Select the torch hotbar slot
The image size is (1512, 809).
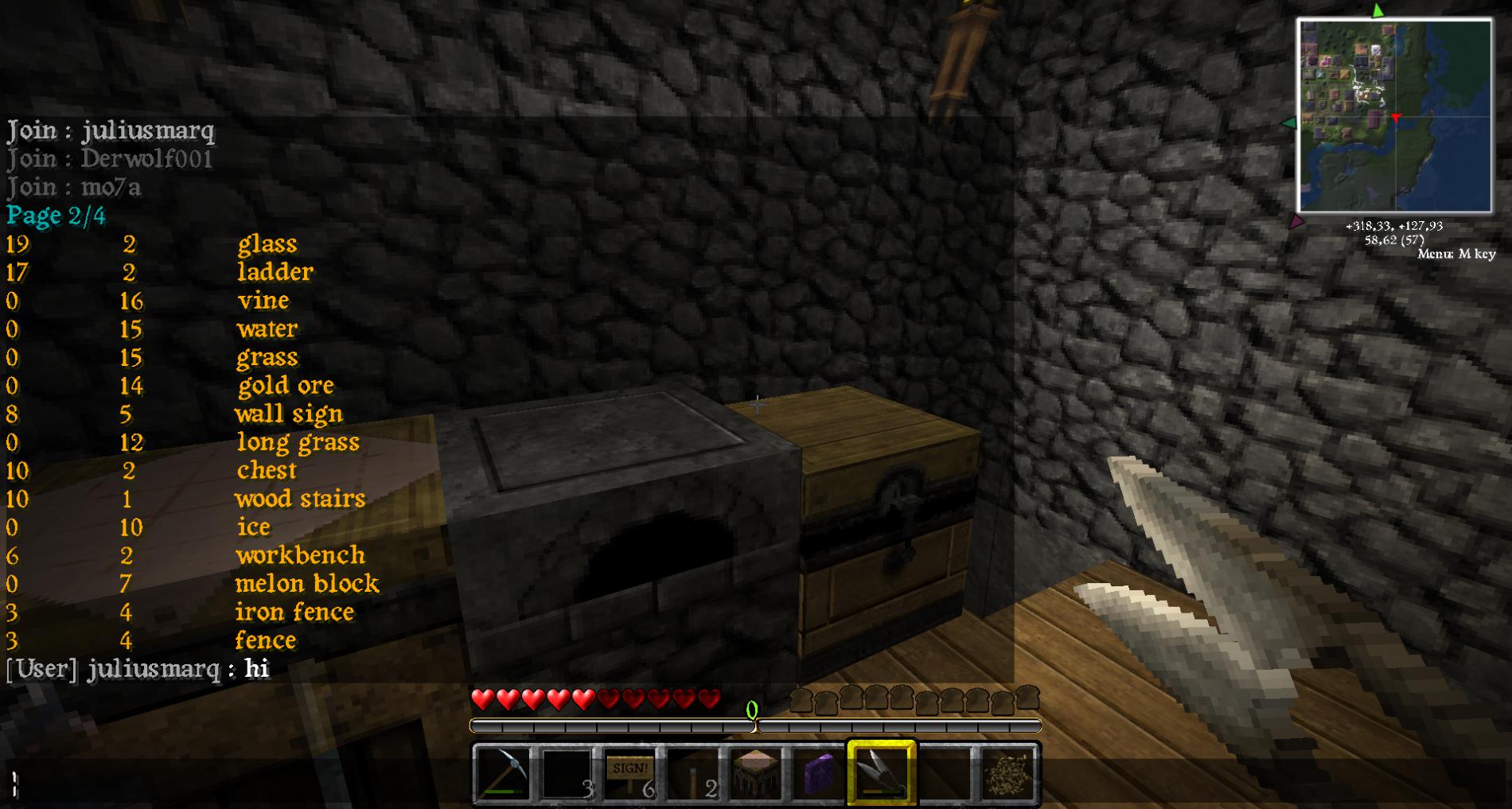coord(693,772)
